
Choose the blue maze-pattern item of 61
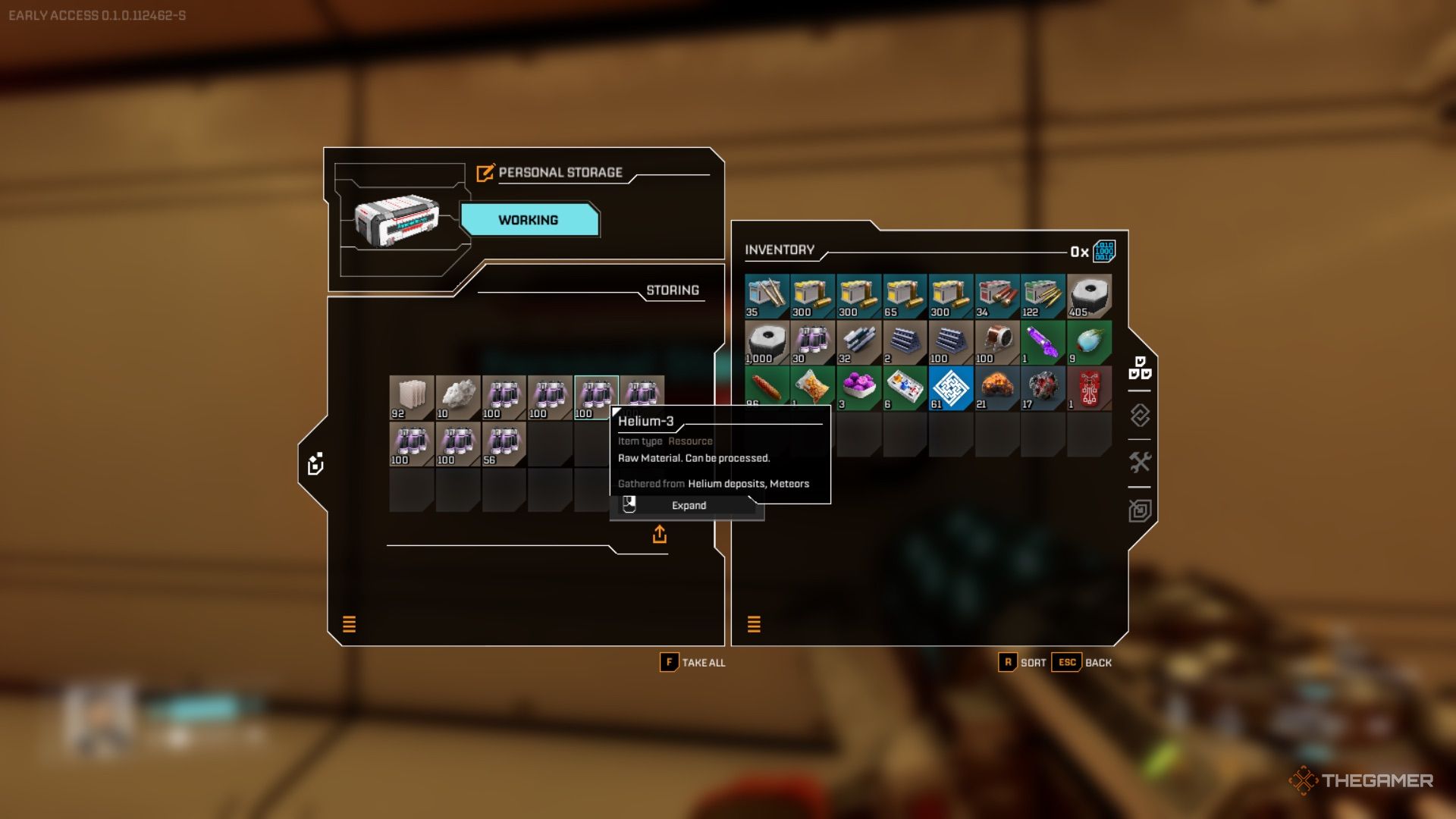[951, 388]
